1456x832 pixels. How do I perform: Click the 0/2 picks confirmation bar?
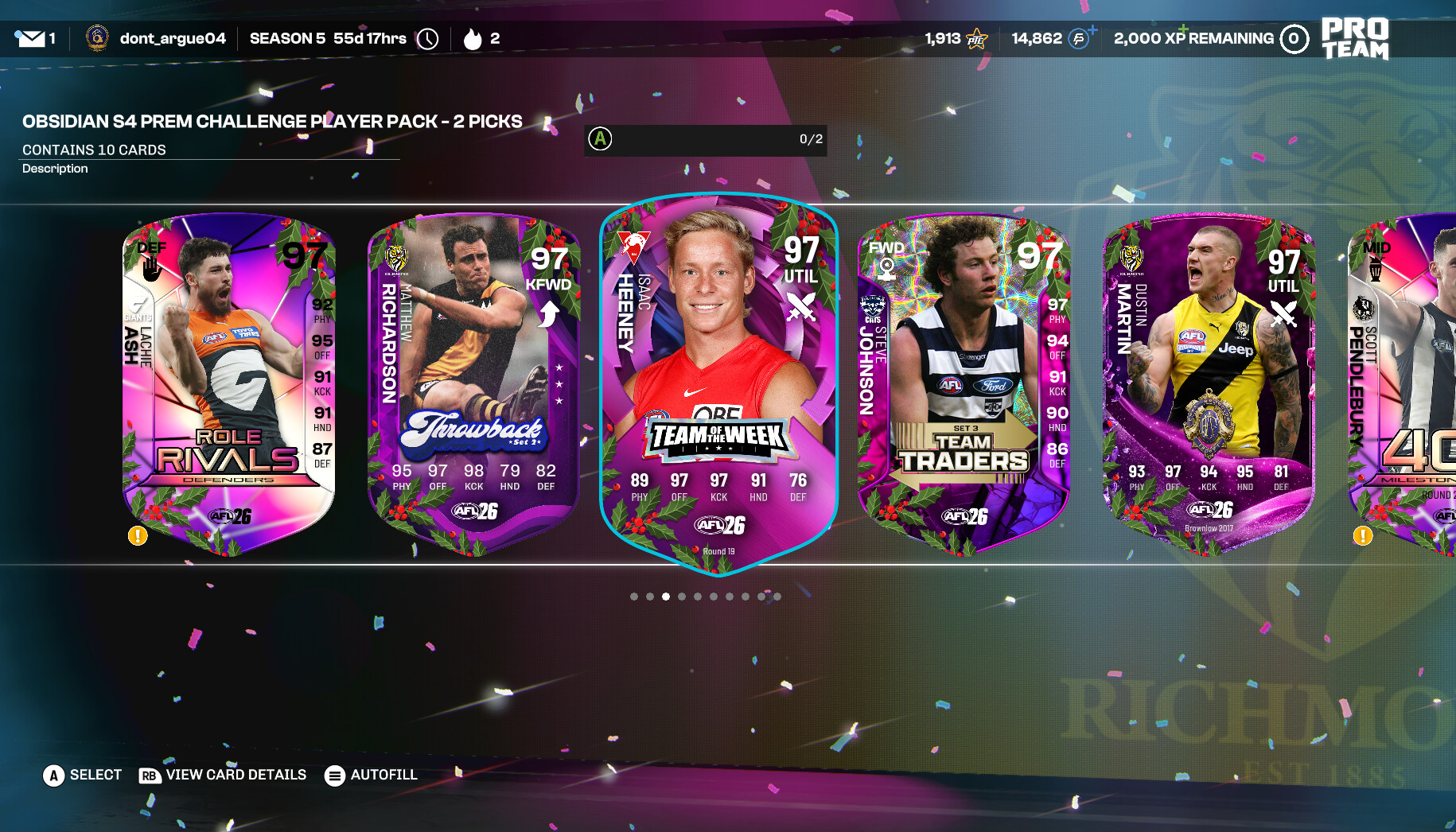(x=706, y=139)
